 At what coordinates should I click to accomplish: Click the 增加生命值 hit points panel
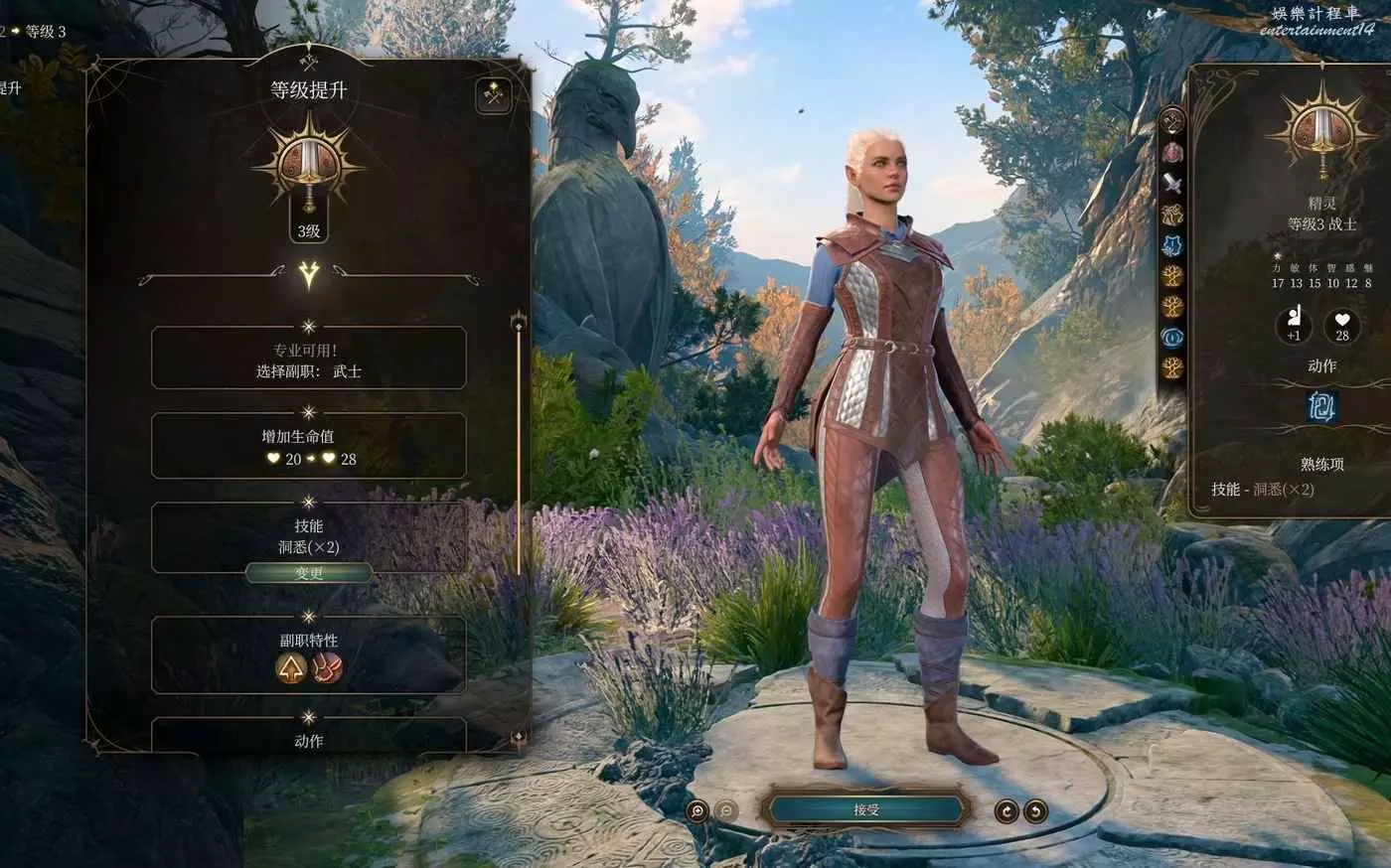click(x=309, y=447)
